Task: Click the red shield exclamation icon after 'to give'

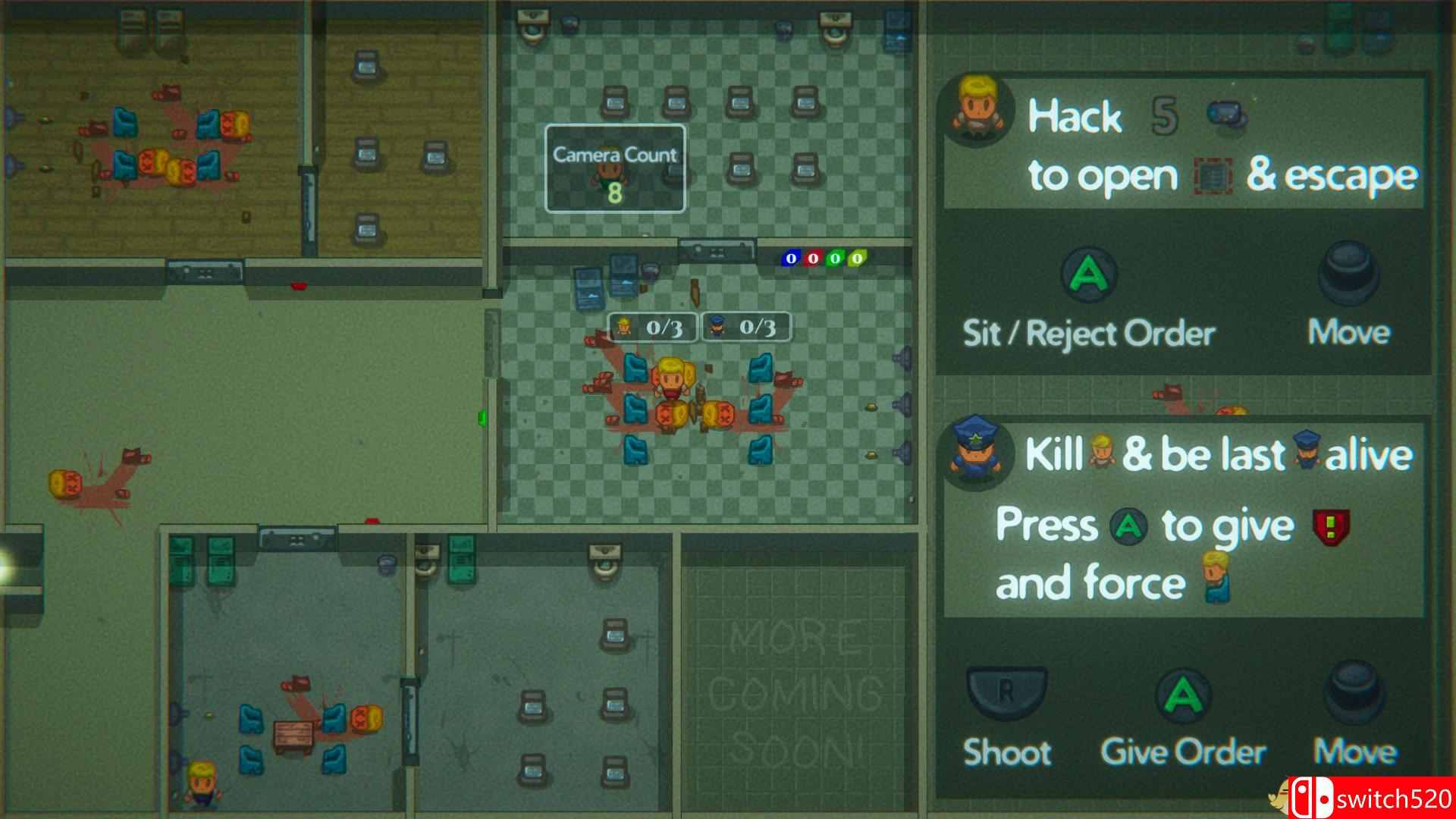Action: pyautogui.click(x=1329, y=525)
